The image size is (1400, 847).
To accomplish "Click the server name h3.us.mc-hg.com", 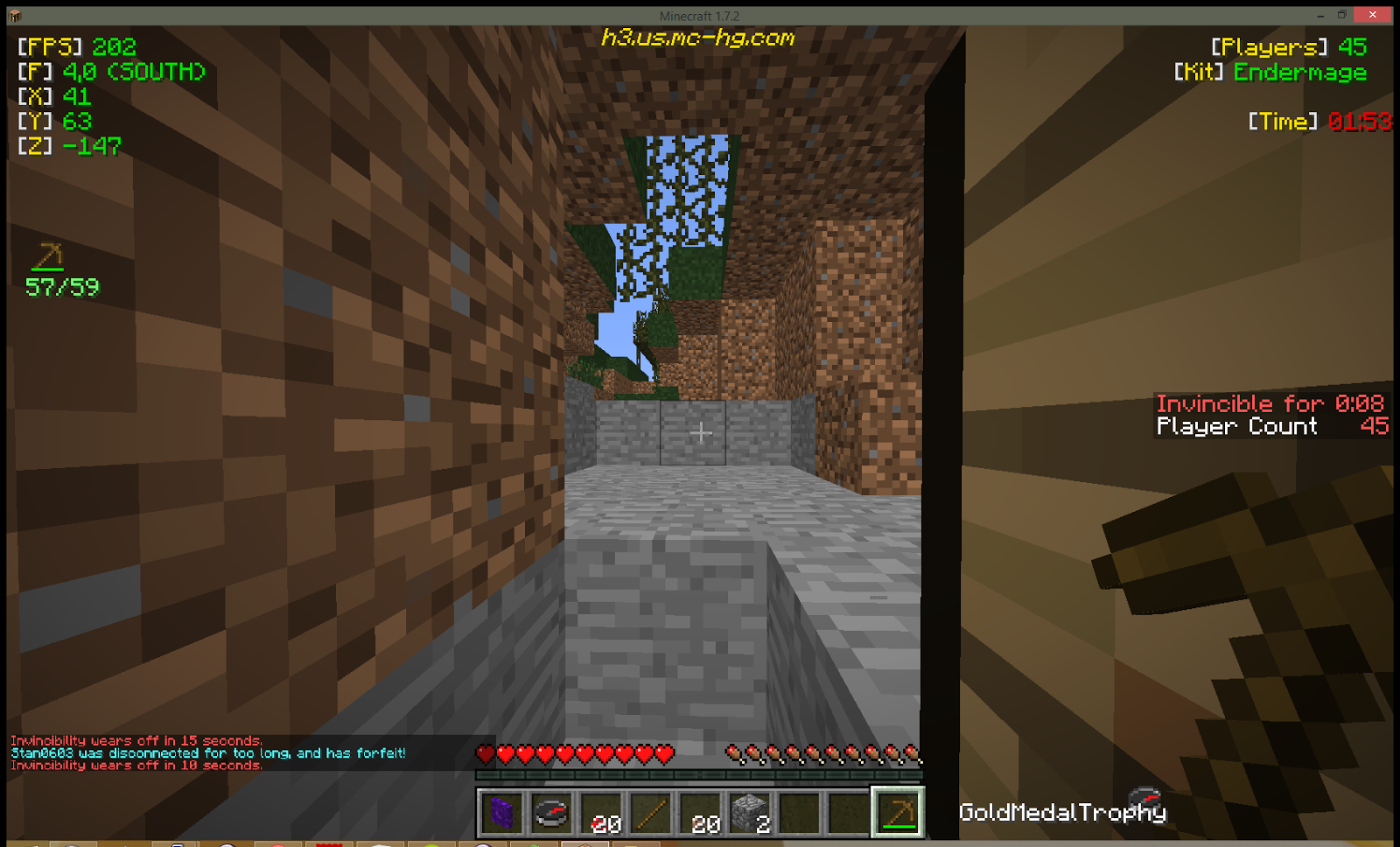I will [x=698, y=38].
